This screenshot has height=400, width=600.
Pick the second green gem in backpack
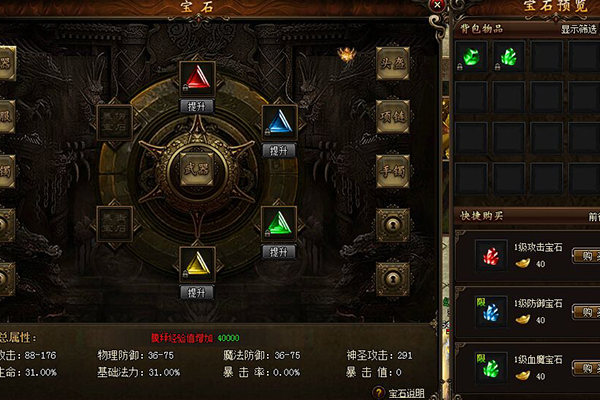[511, 57]
